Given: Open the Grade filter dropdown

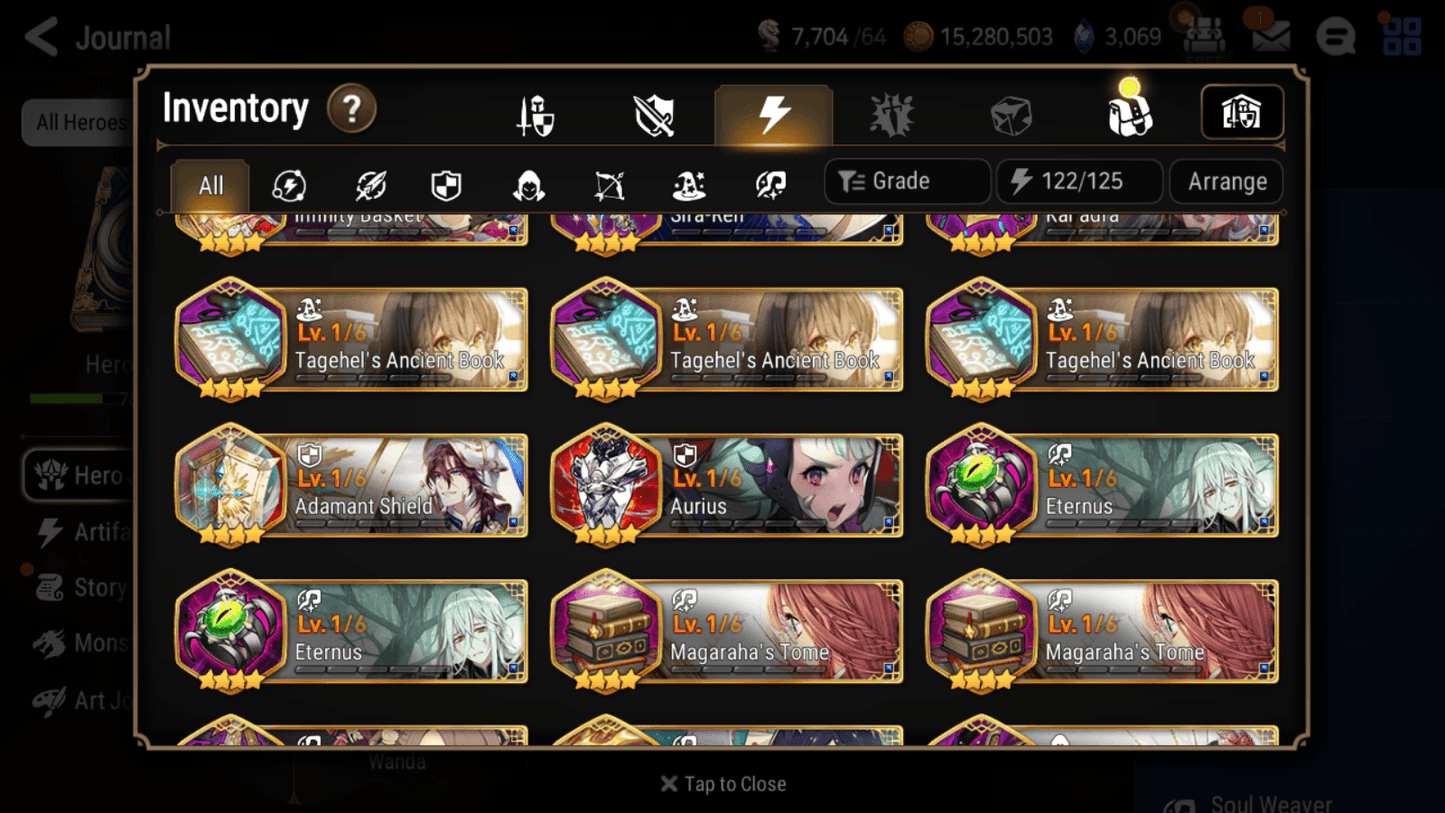Looking at the screenshot, I should [x=906, y=181].
